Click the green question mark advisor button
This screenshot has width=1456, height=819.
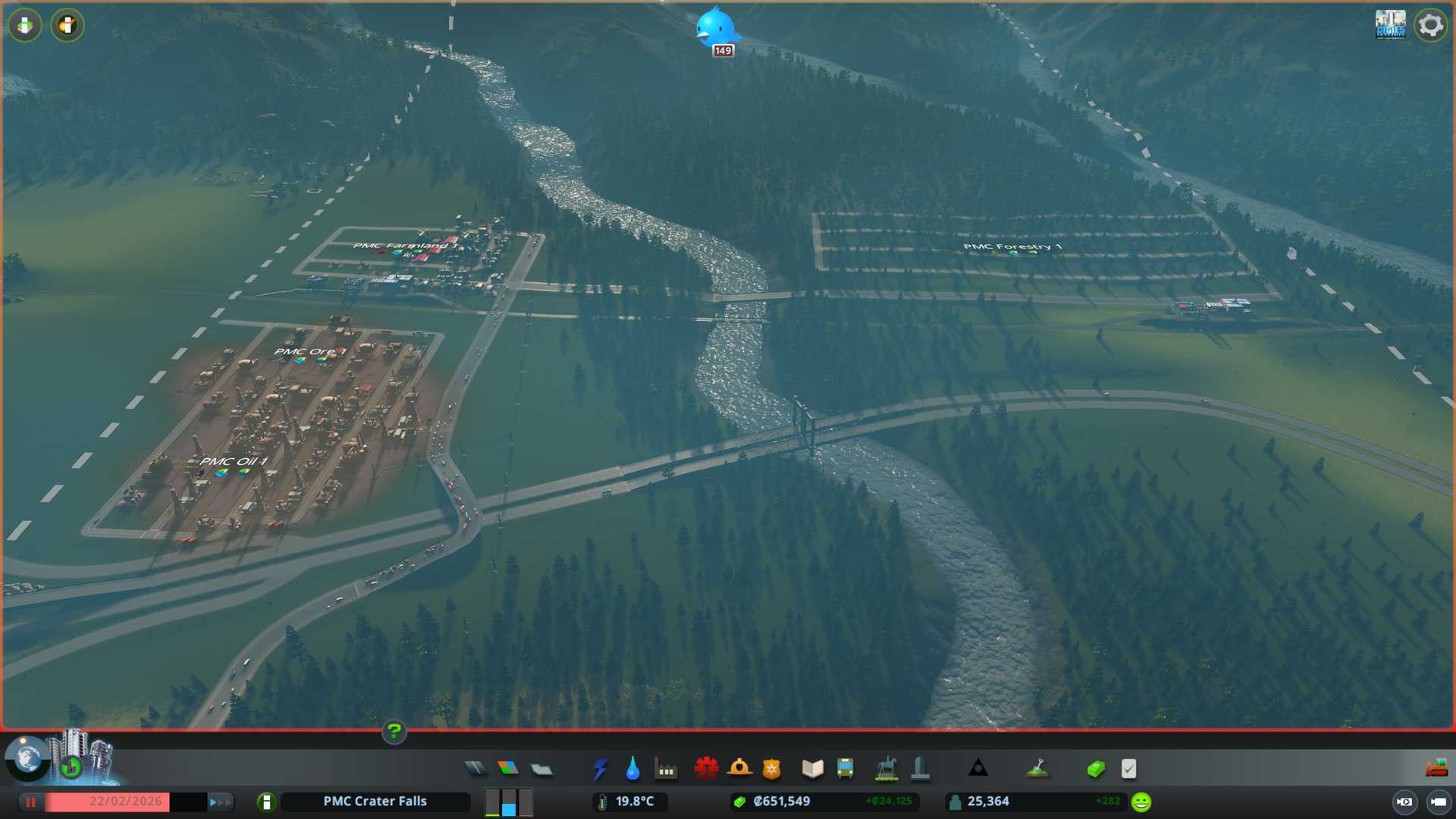point(394,732)
